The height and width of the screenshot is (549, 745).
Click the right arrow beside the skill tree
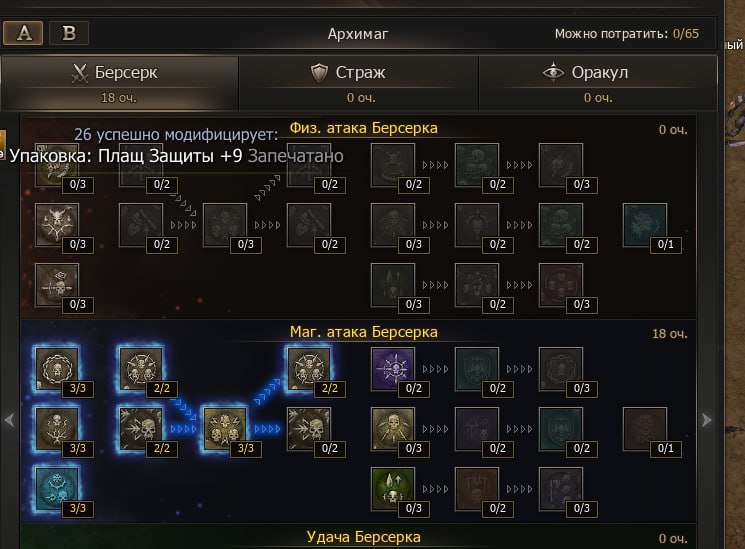click(x=707, y=421)
